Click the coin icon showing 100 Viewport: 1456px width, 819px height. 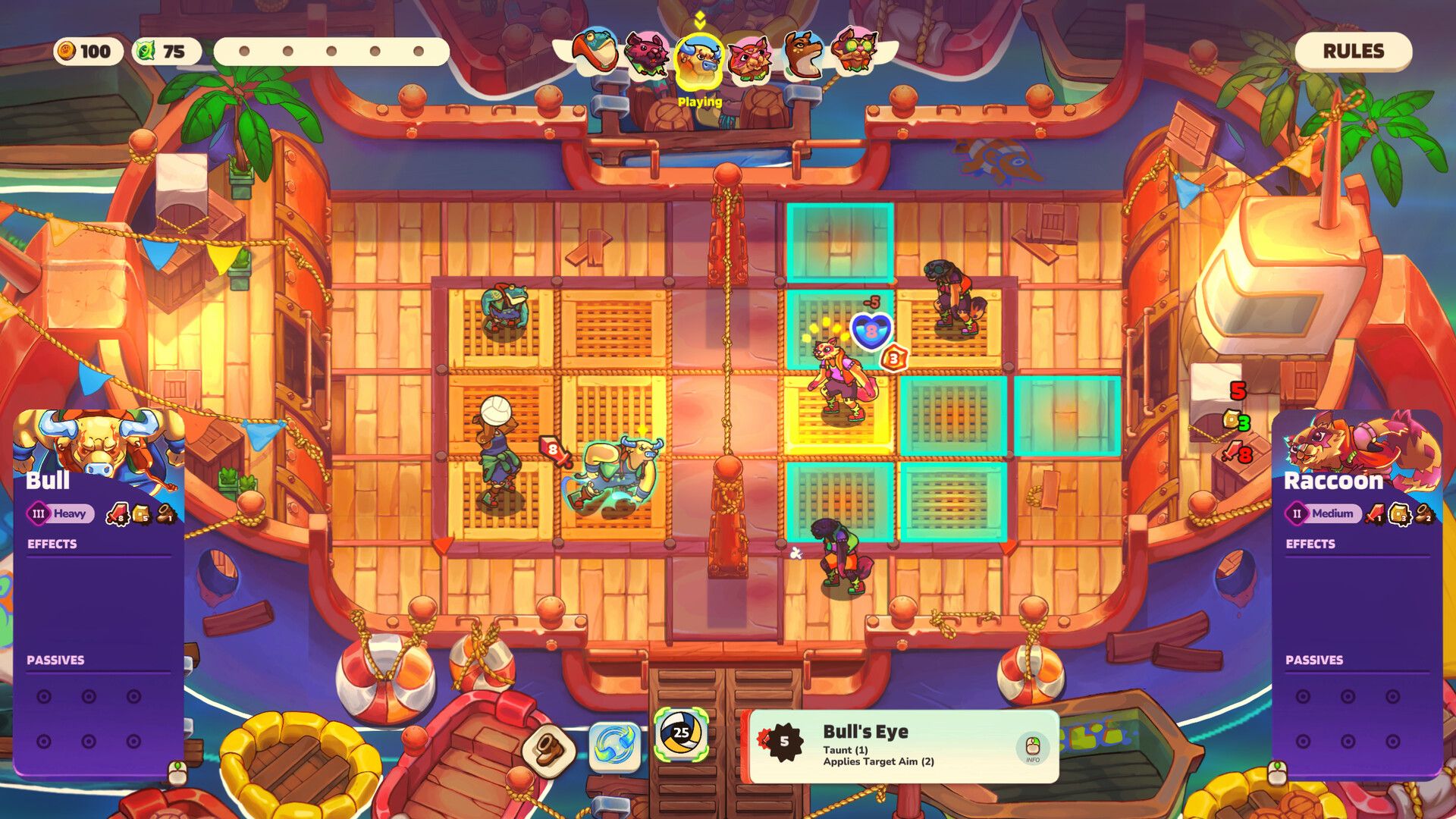67,52
